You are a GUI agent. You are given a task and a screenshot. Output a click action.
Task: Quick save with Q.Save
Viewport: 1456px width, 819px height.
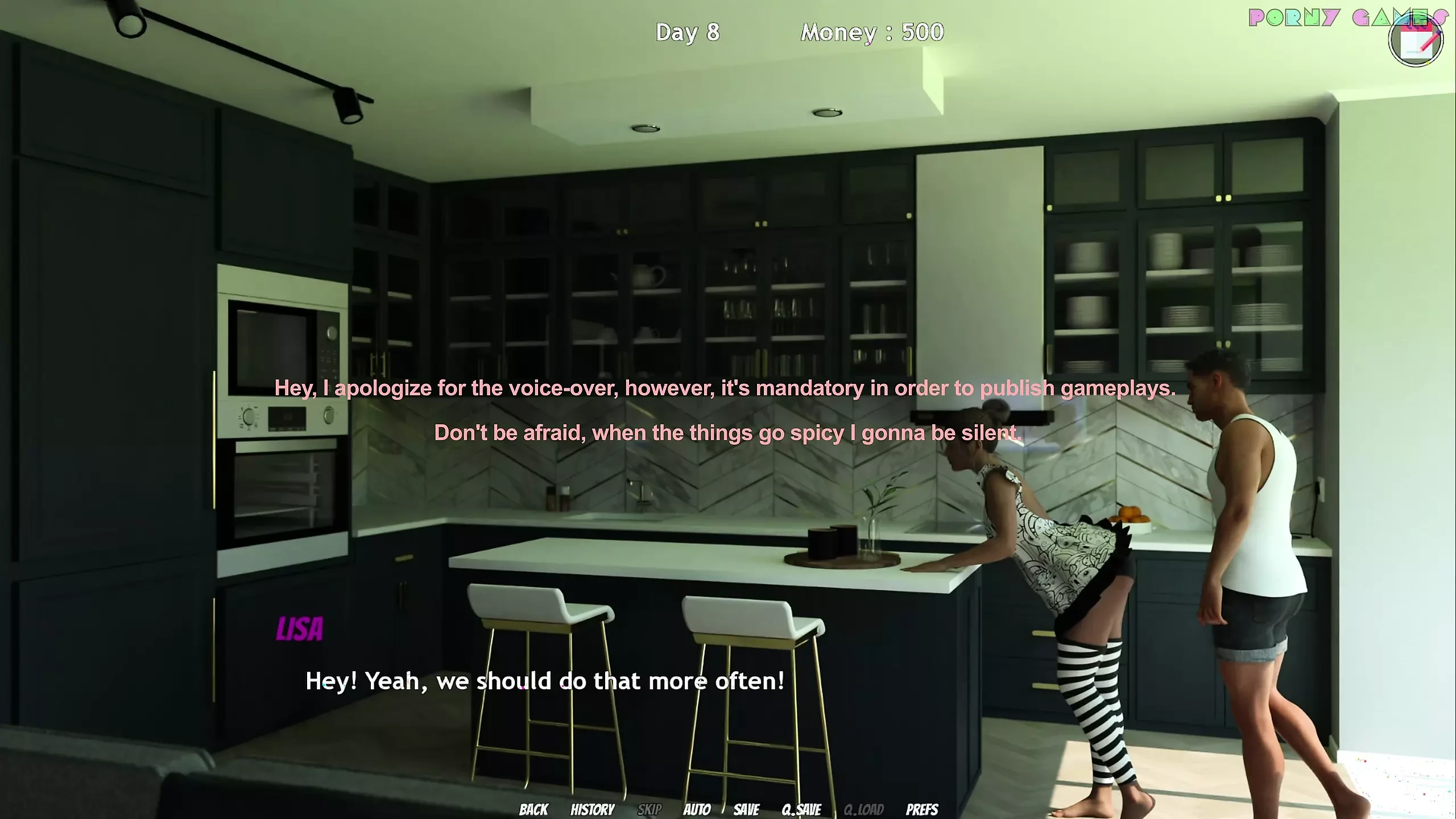tap(801, 809)
